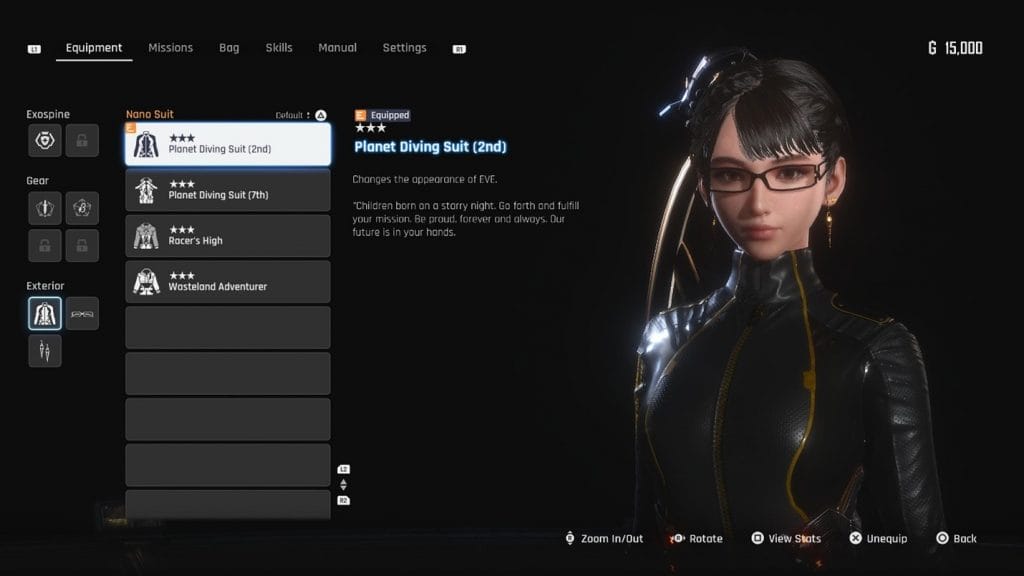Select the Equipment tab
Viewport: 1024px width, 576px height.
pyautogui.click(x=94, y=48)
